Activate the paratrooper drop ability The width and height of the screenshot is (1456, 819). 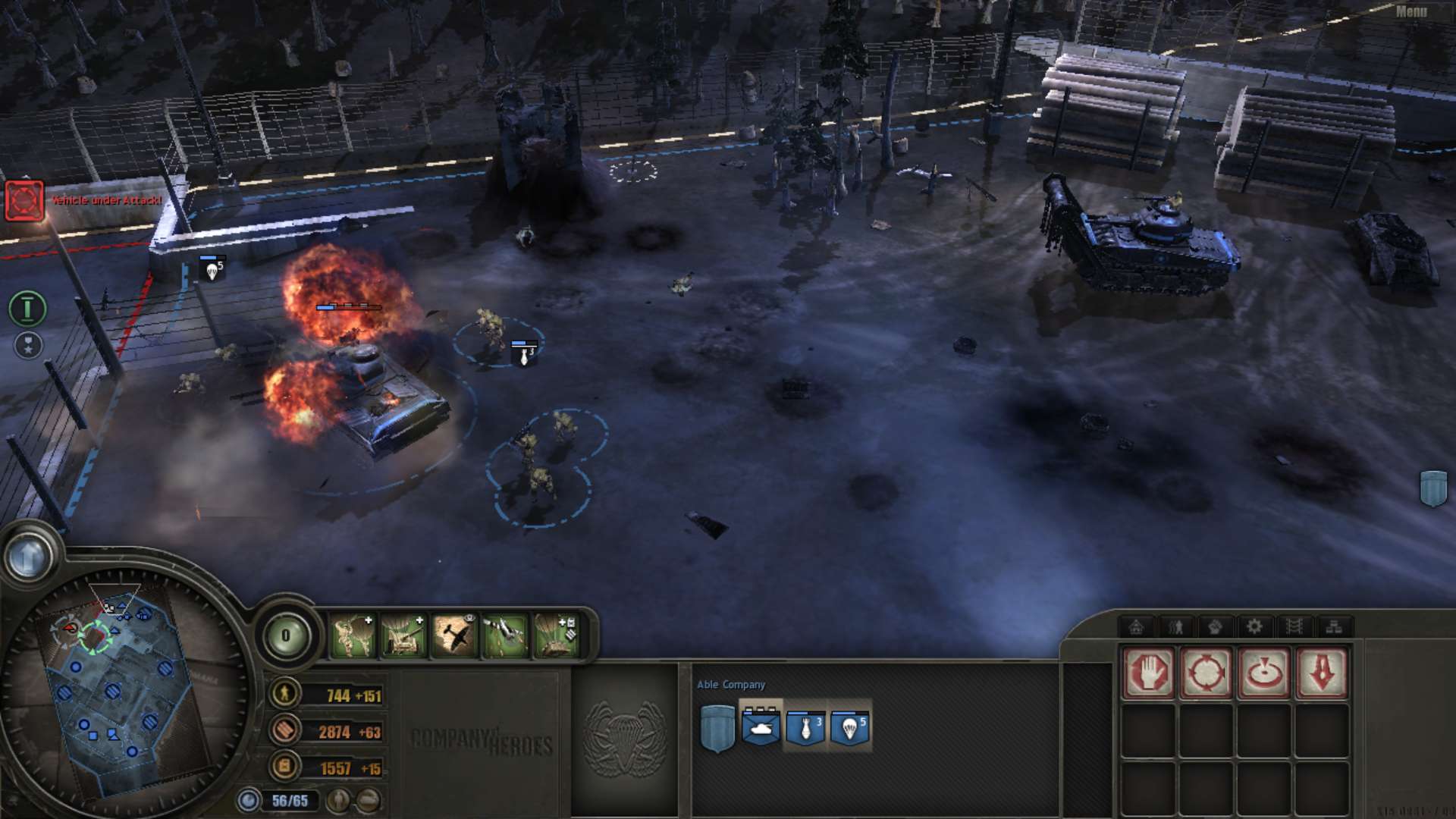point(353,635)
